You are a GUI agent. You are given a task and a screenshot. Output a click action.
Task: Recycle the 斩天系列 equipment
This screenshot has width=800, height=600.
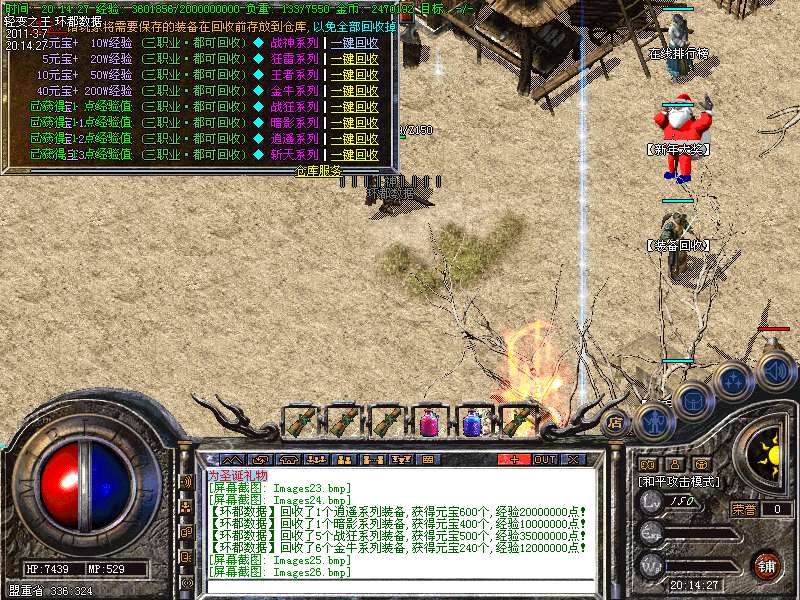(354, 155)
